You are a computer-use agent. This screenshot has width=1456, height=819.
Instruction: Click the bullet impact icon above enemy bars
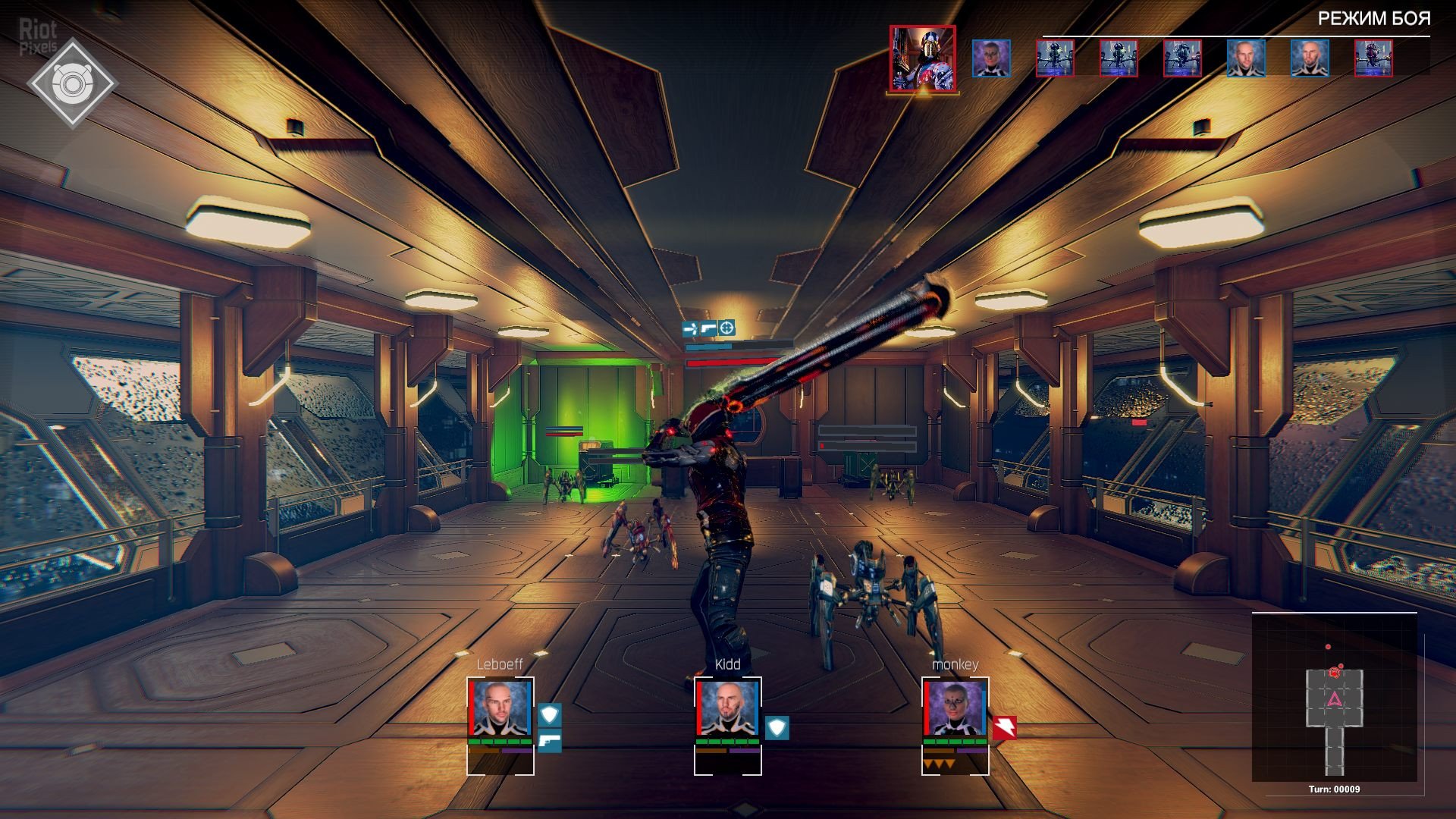coord(690,328)
